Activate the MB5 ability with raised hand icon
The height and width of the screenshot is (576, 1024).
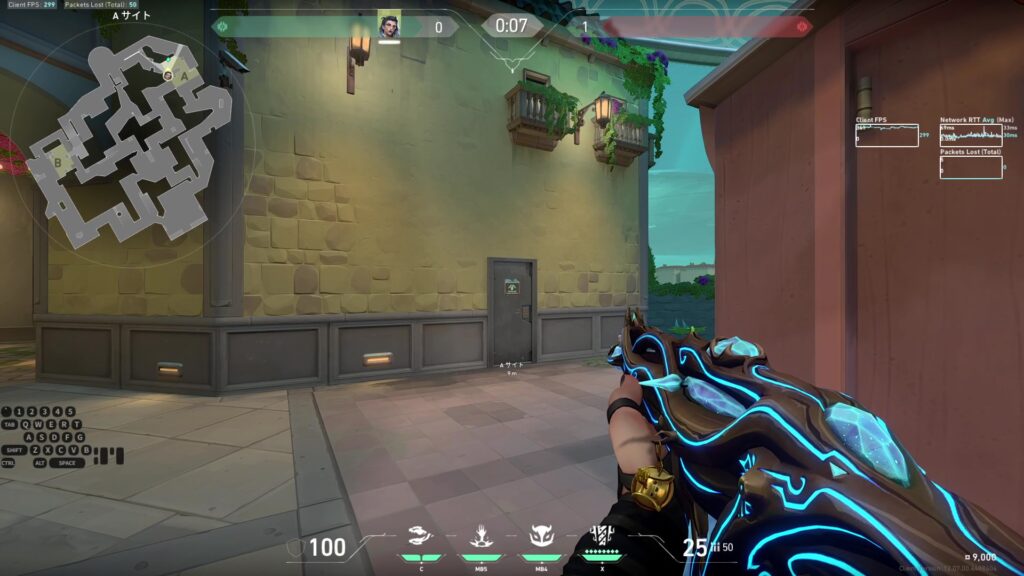(x=480, y=538)
